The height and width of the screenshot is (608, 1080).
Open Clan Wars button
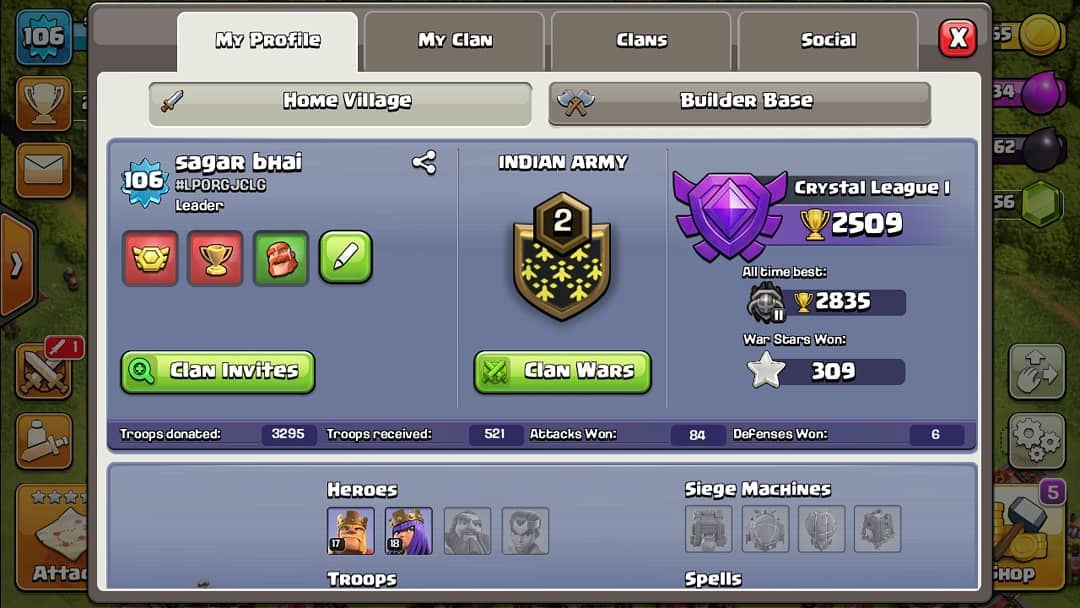point(562,371)
